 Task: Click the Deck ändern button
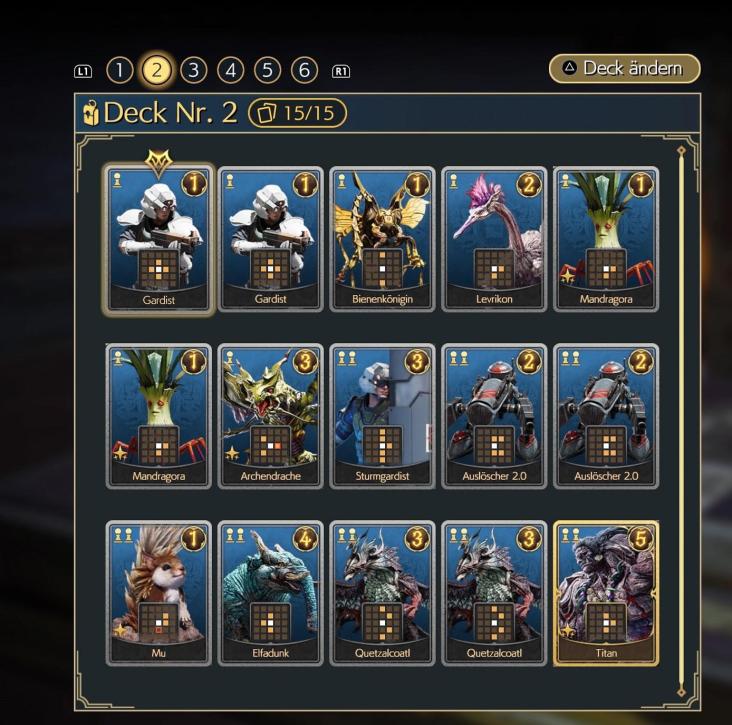pos(624,68)
